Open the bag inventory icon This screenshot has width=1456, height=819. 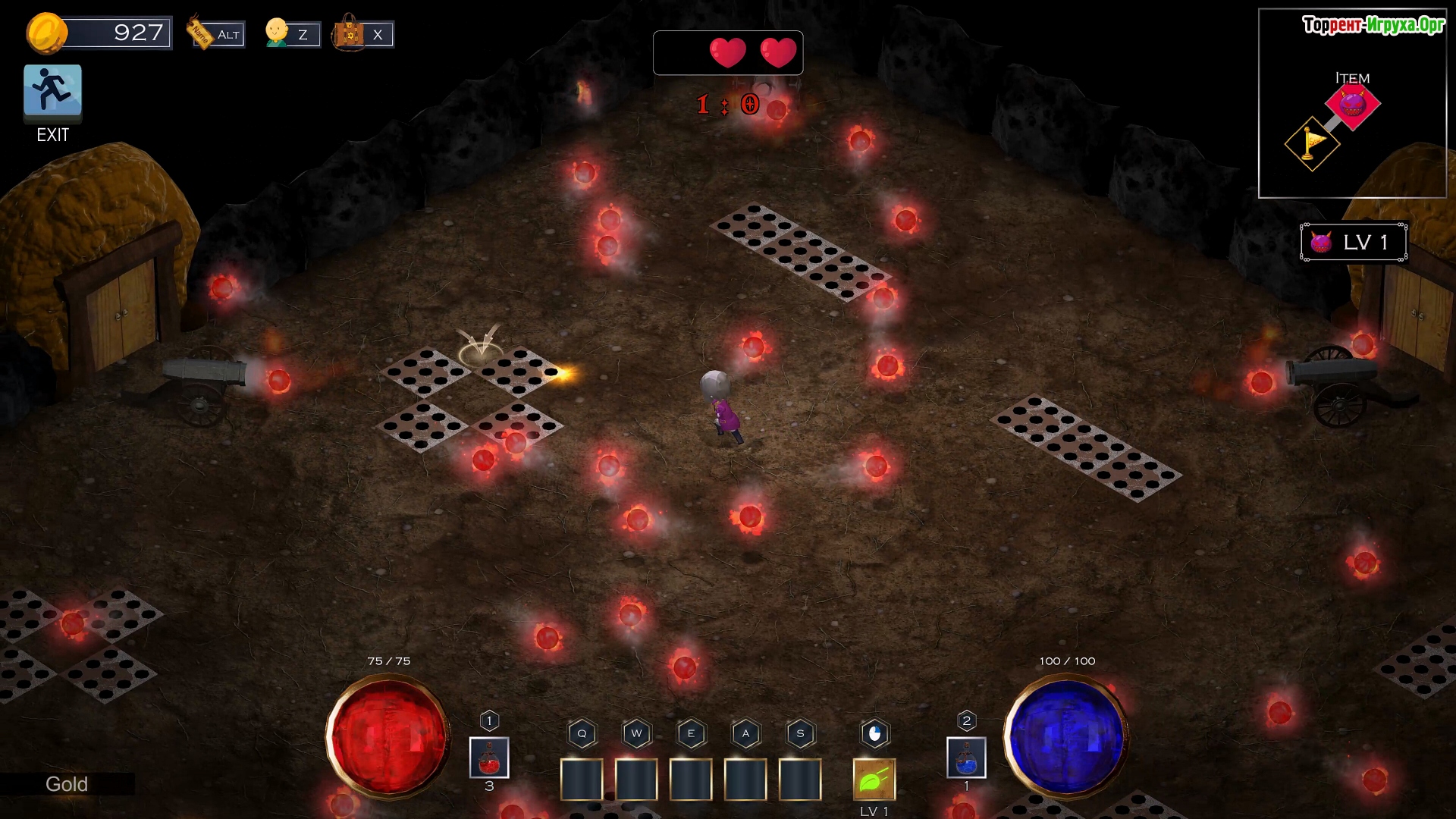coord(362,34)
